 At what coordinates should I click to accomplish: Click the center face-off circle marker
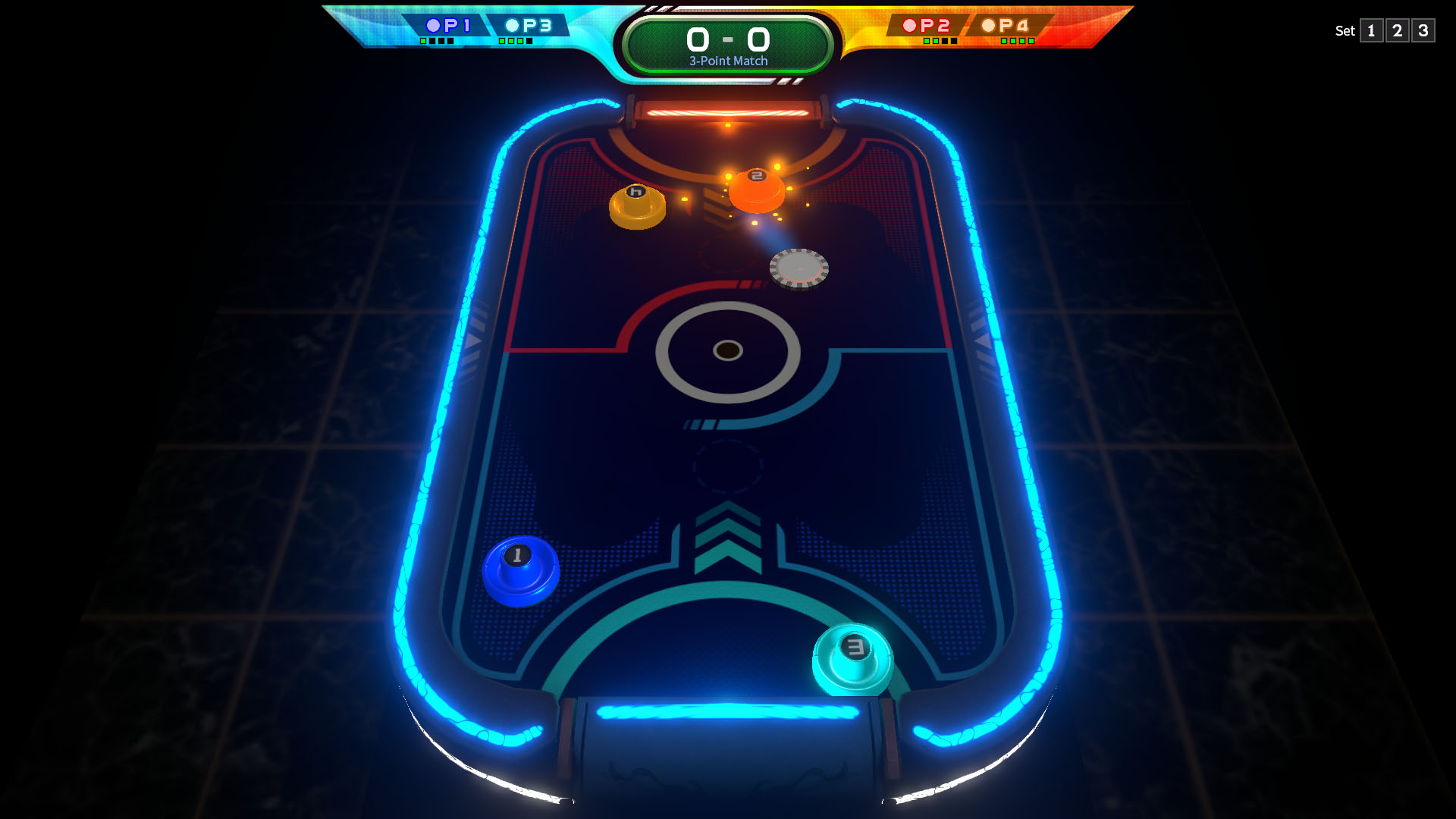coord(727,350)
